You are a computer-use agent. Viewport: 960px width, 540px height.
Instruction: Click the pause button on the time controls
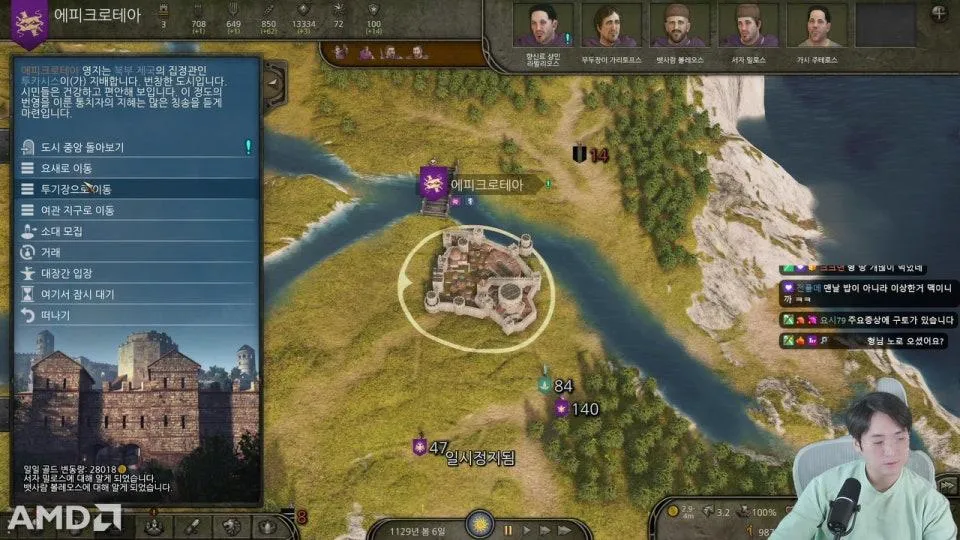[x=508, y=529]
